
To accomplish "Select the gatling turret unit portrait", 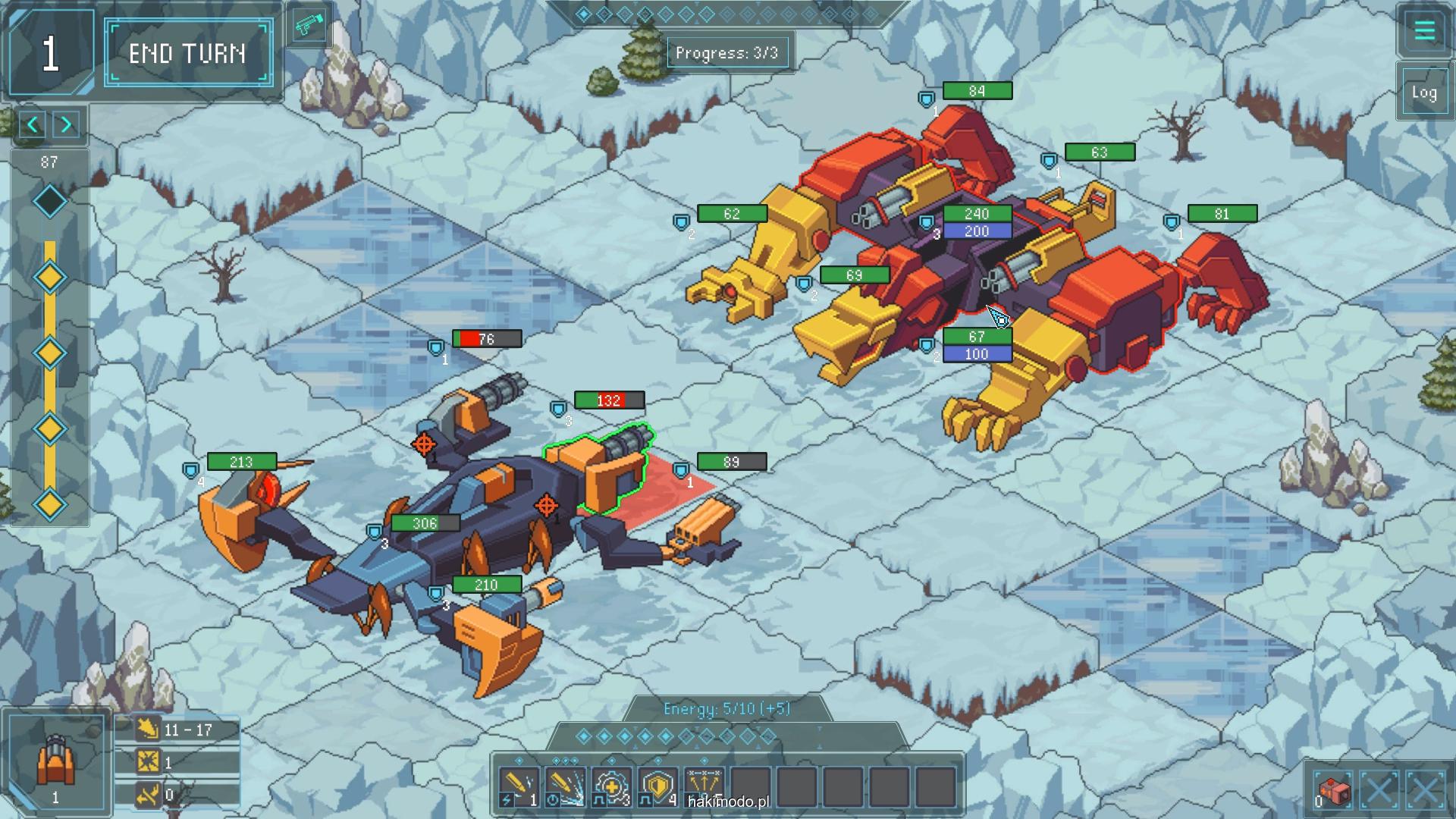I will click(x=55, y=761).
